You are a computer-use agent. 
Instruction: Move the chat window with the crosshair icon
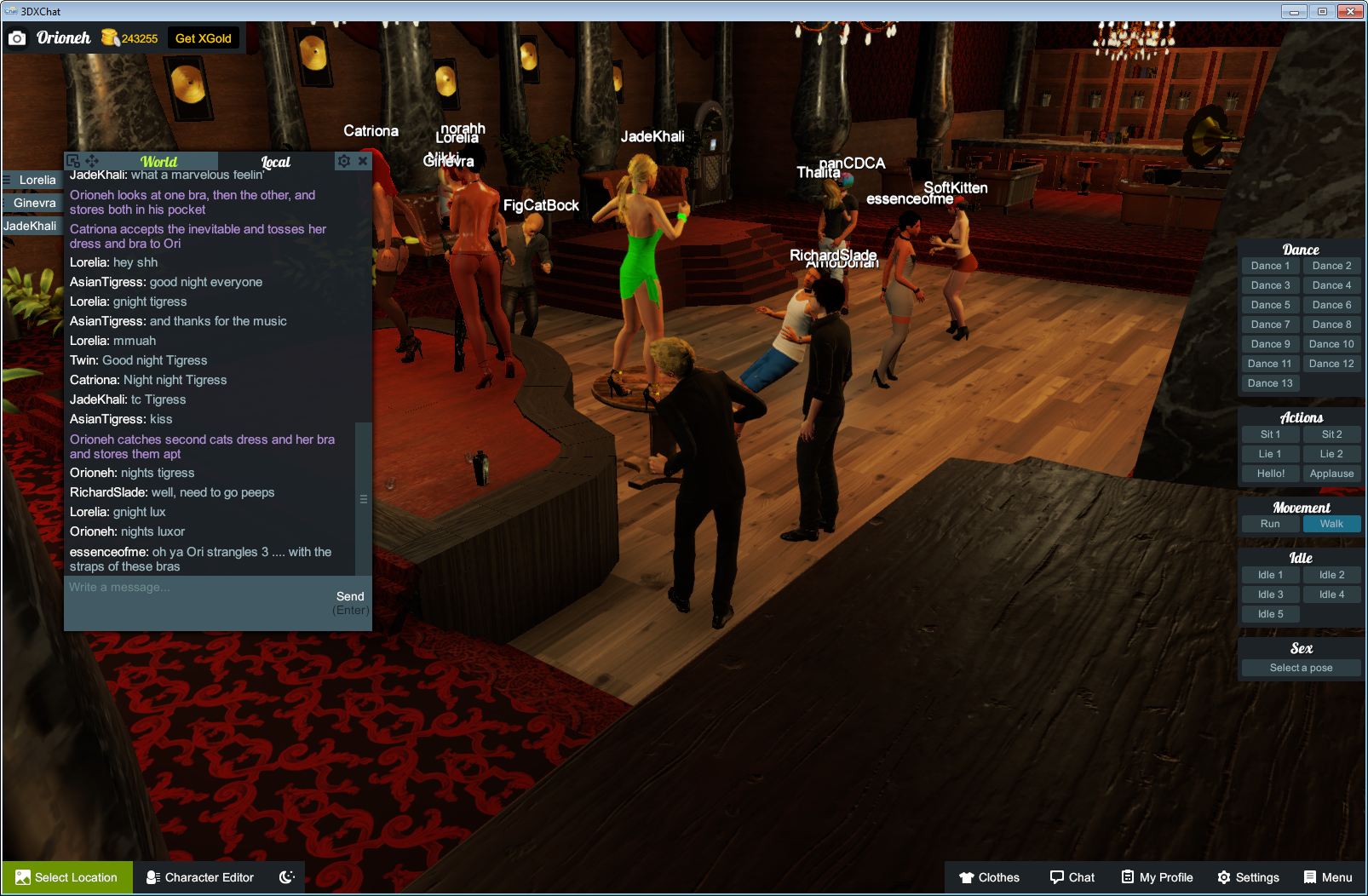coord(92,161)
